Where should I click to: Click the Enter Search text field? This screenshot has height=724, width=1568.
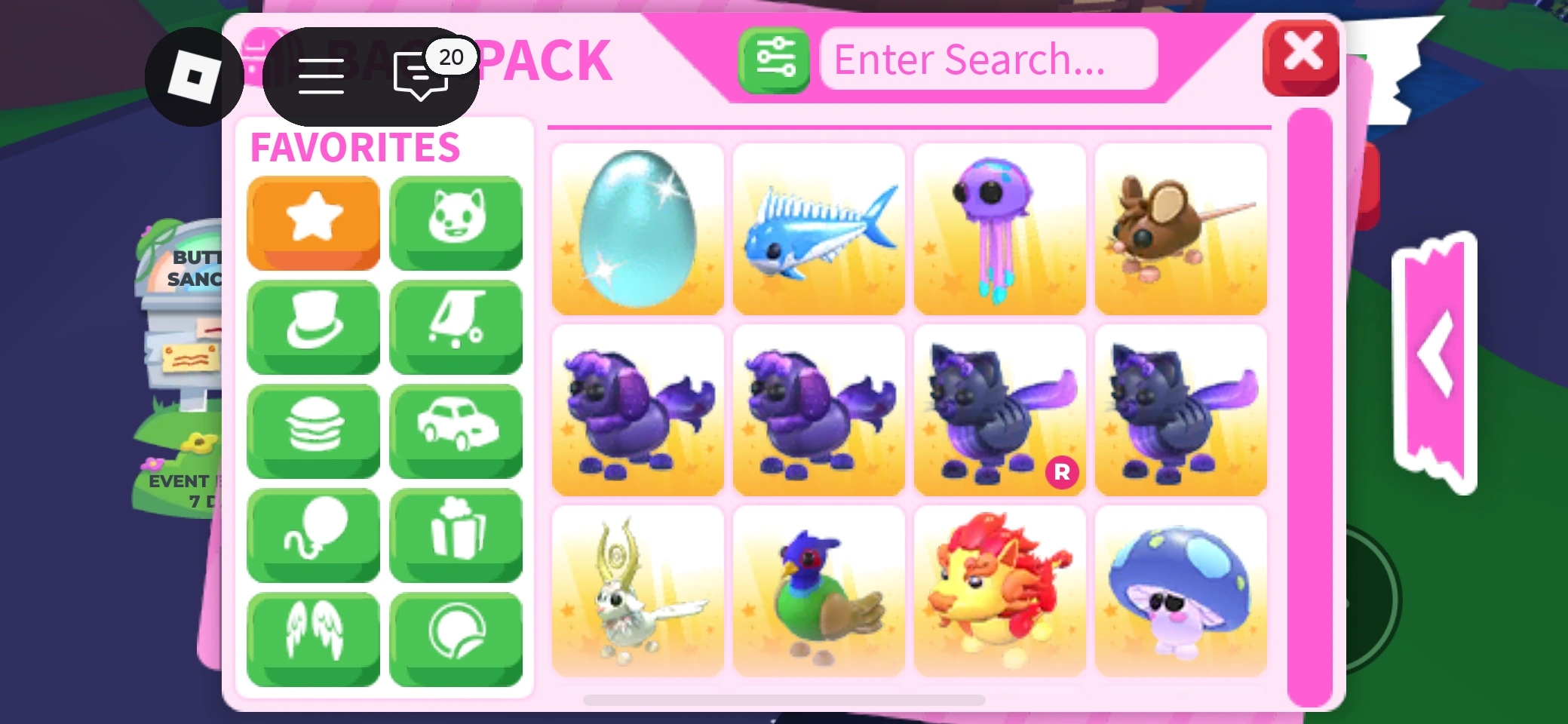pos(988,59)
